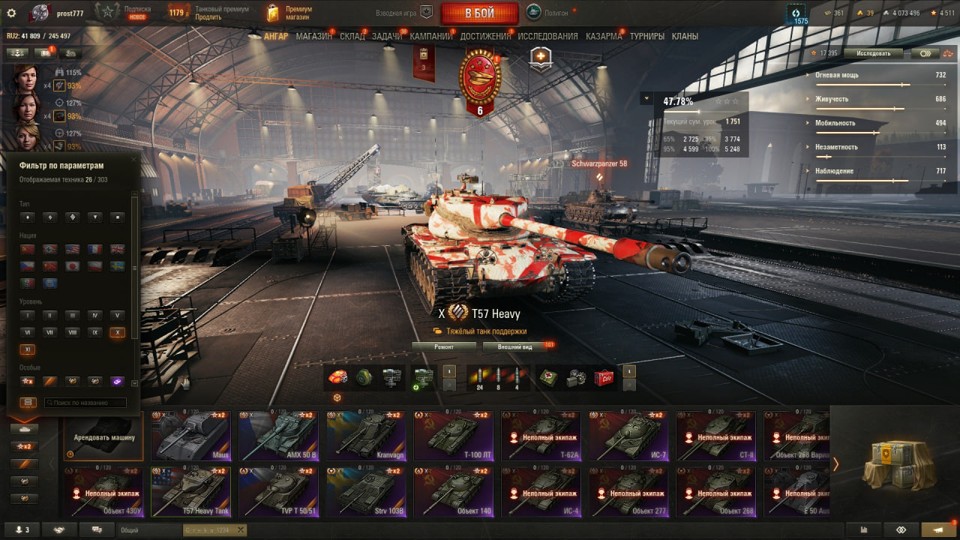This screenshot has width=960, height=540.
Task: Open the game settings gear menu
Action: [x=12, y=13]
